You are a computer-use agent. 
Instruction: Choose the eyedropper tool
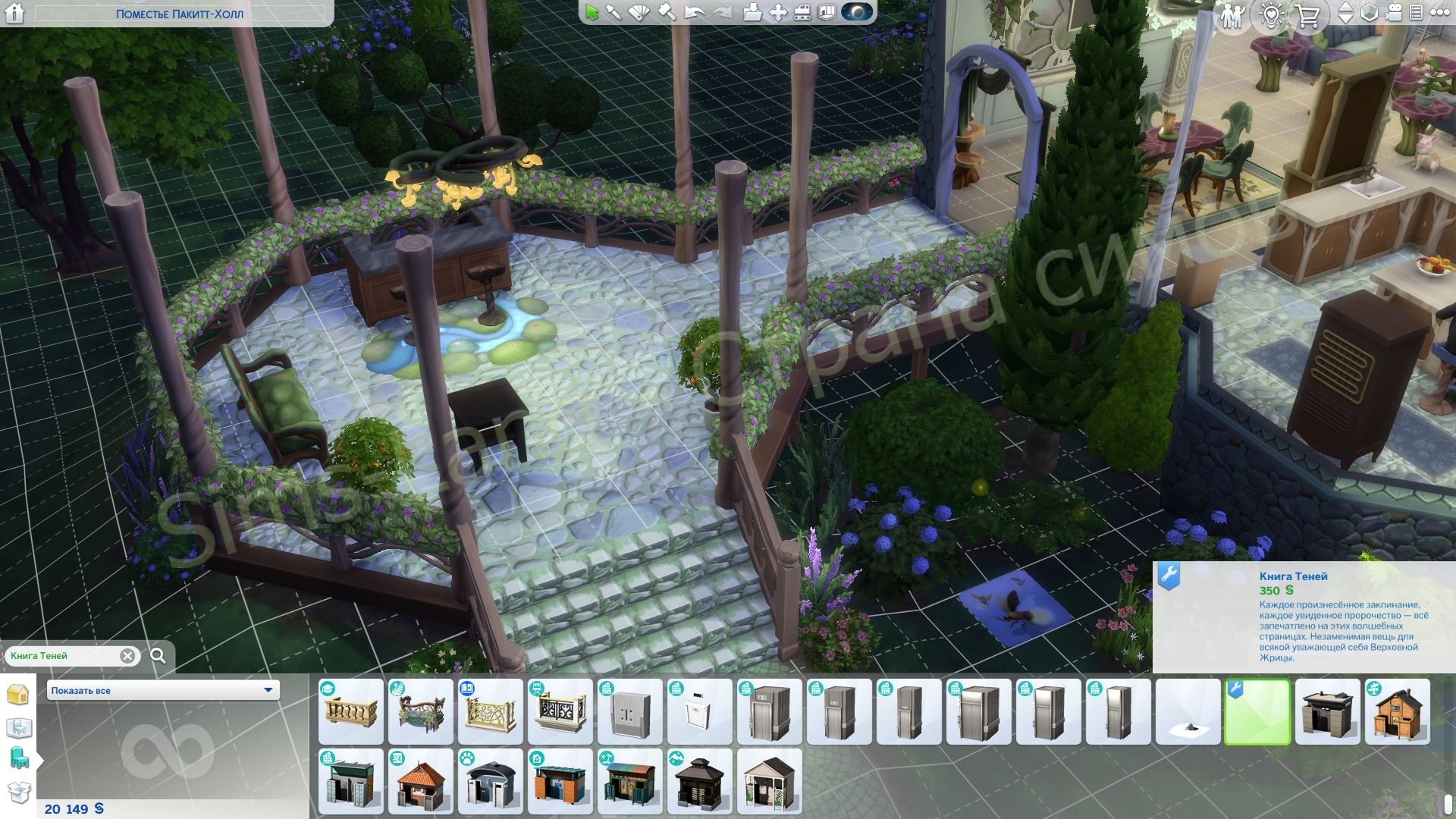click(613, 13)
